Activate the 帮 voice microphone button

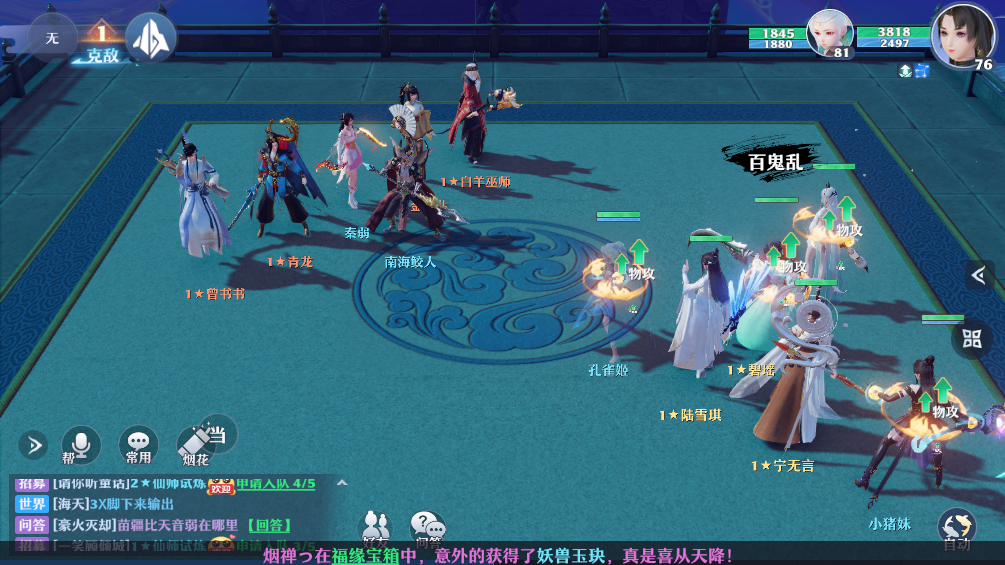(x=81, y=445)
